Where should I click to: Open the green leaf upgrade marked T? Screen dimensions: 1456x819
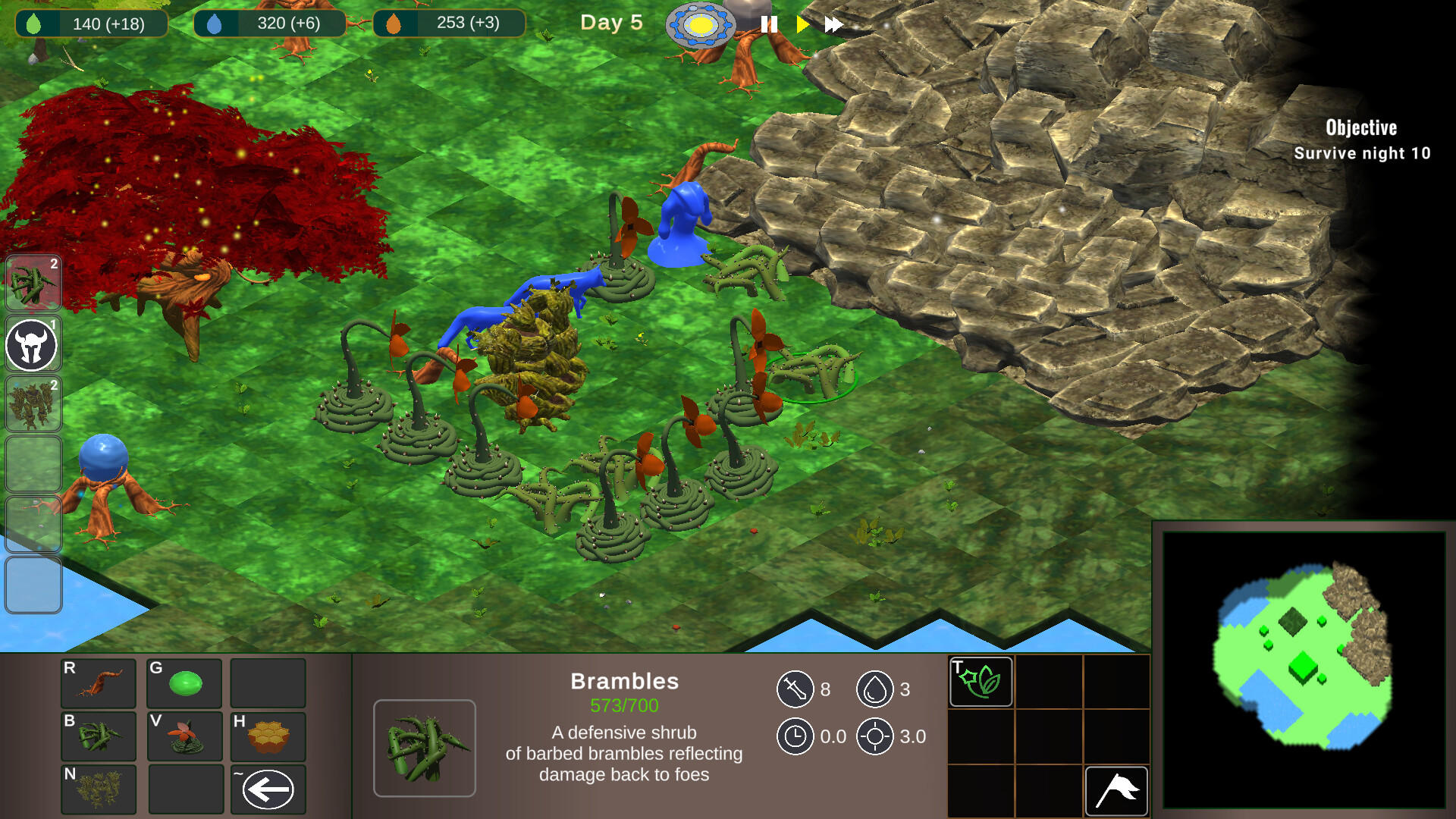(x=980, y=681)
